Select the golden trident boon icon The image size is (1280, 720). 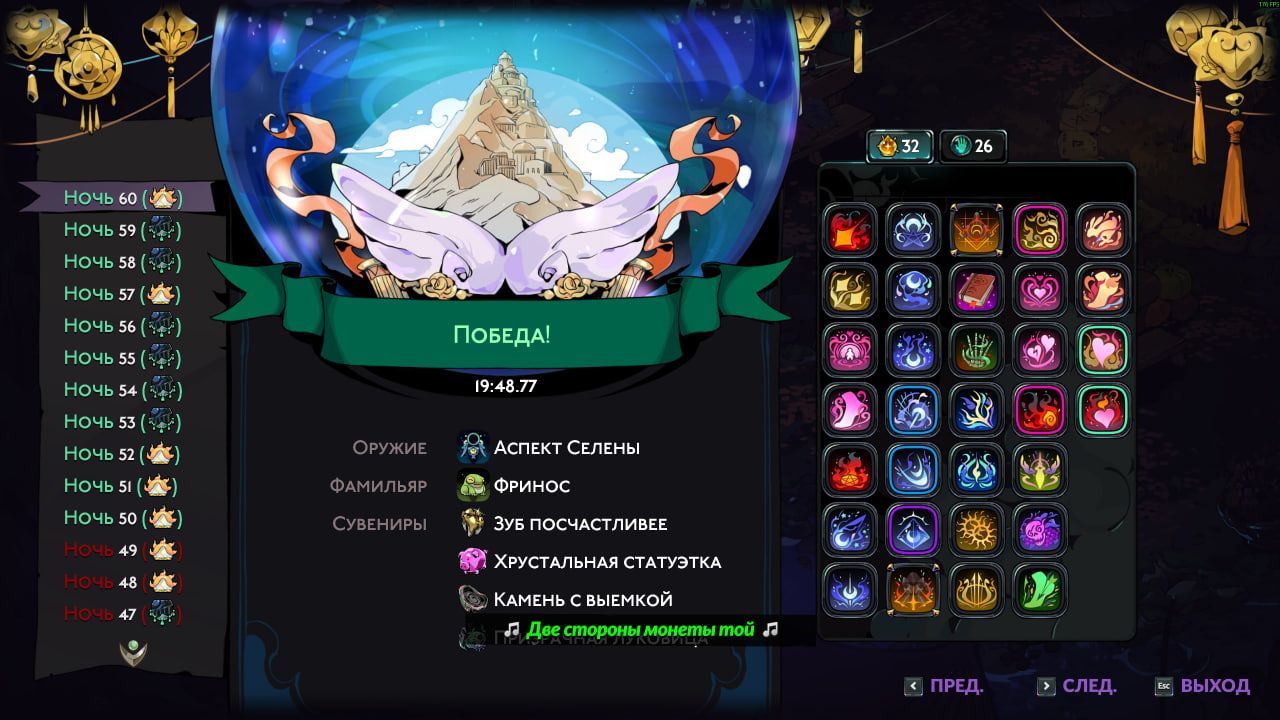[975, 590]
